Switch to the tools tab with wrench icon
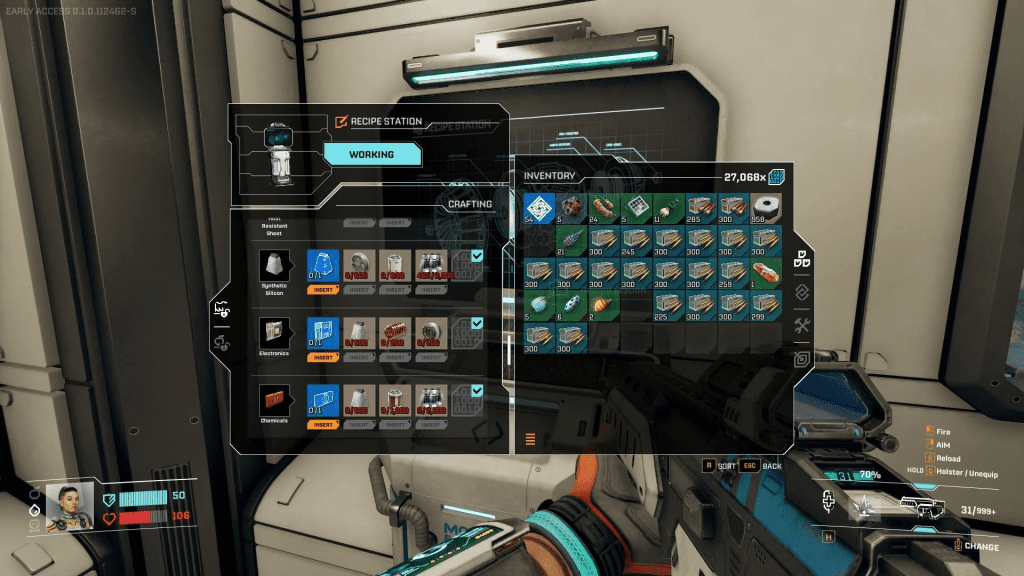This screenshot has width=1024, height=576. [802, 325]
